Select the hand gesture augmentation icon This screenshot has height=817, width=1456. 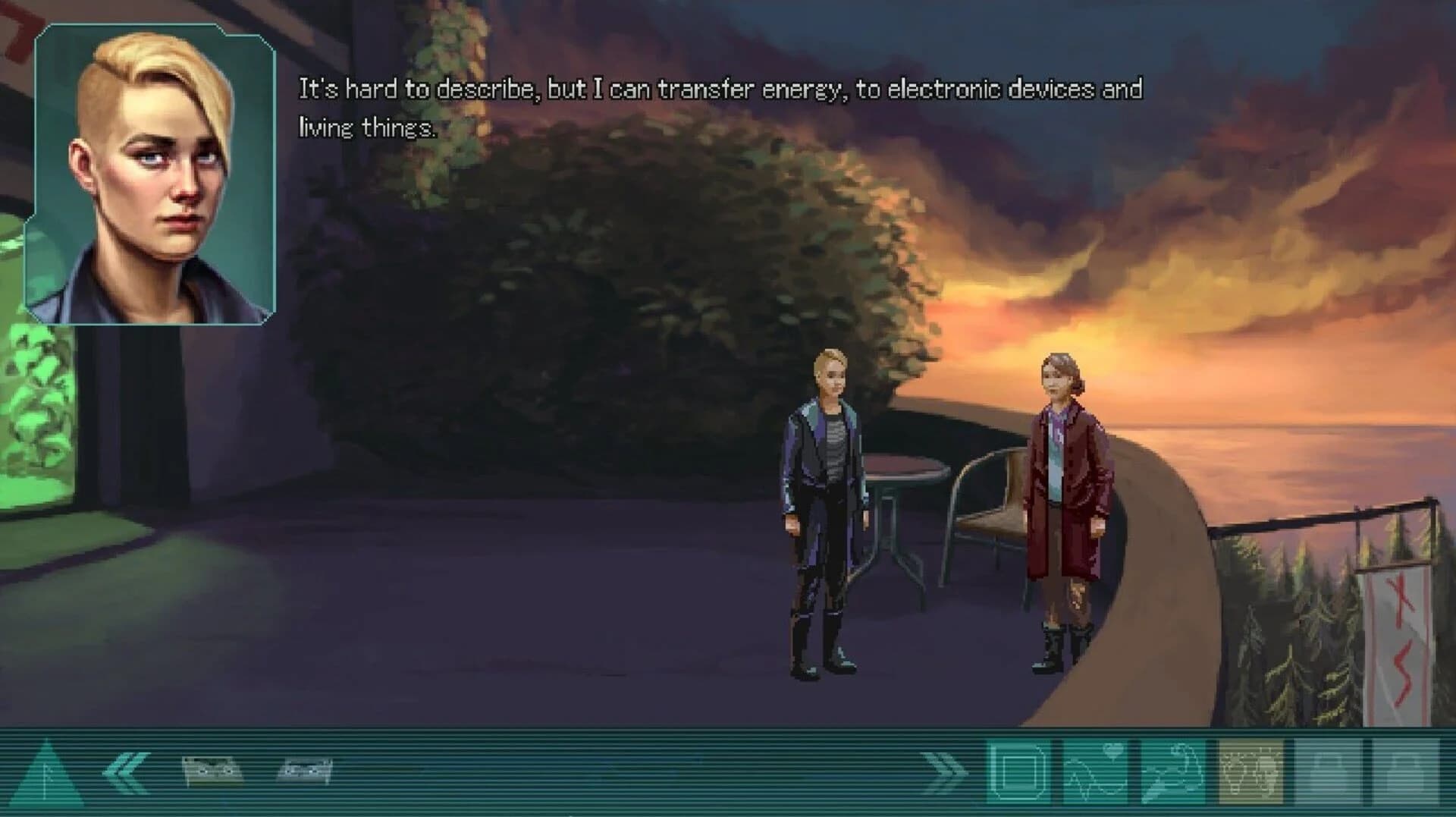(1174, 772)
